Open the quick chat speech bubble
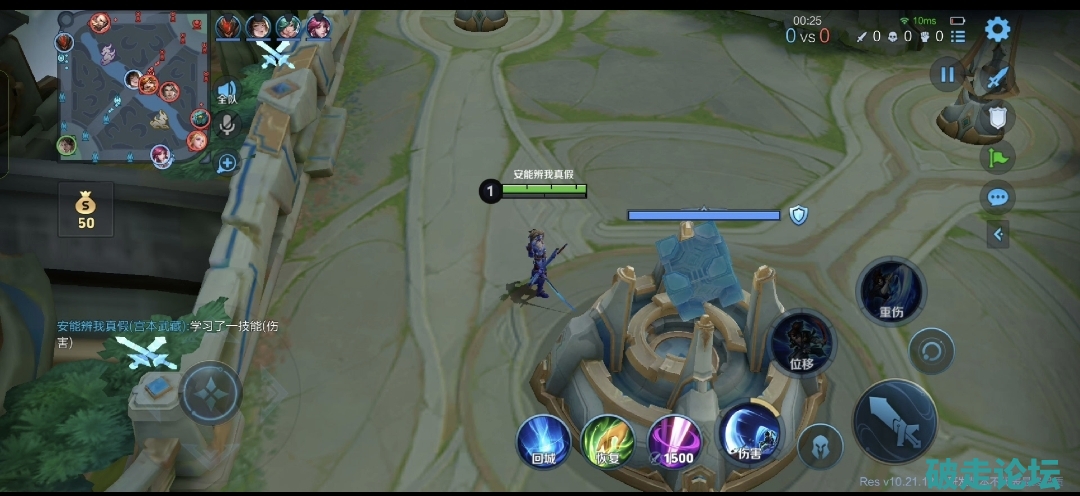This screenshot has height=496, width=1080. [x=997, y=197]
